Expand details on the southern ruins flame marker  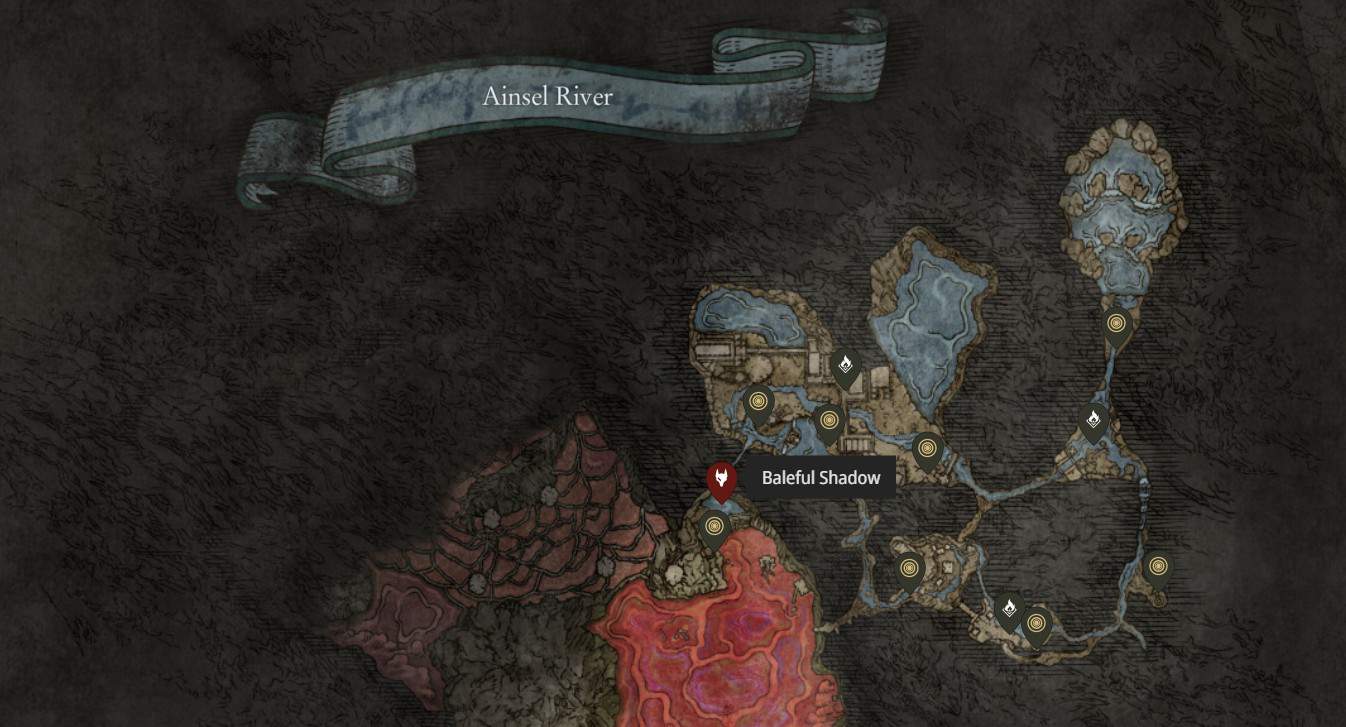[1010, 606]
